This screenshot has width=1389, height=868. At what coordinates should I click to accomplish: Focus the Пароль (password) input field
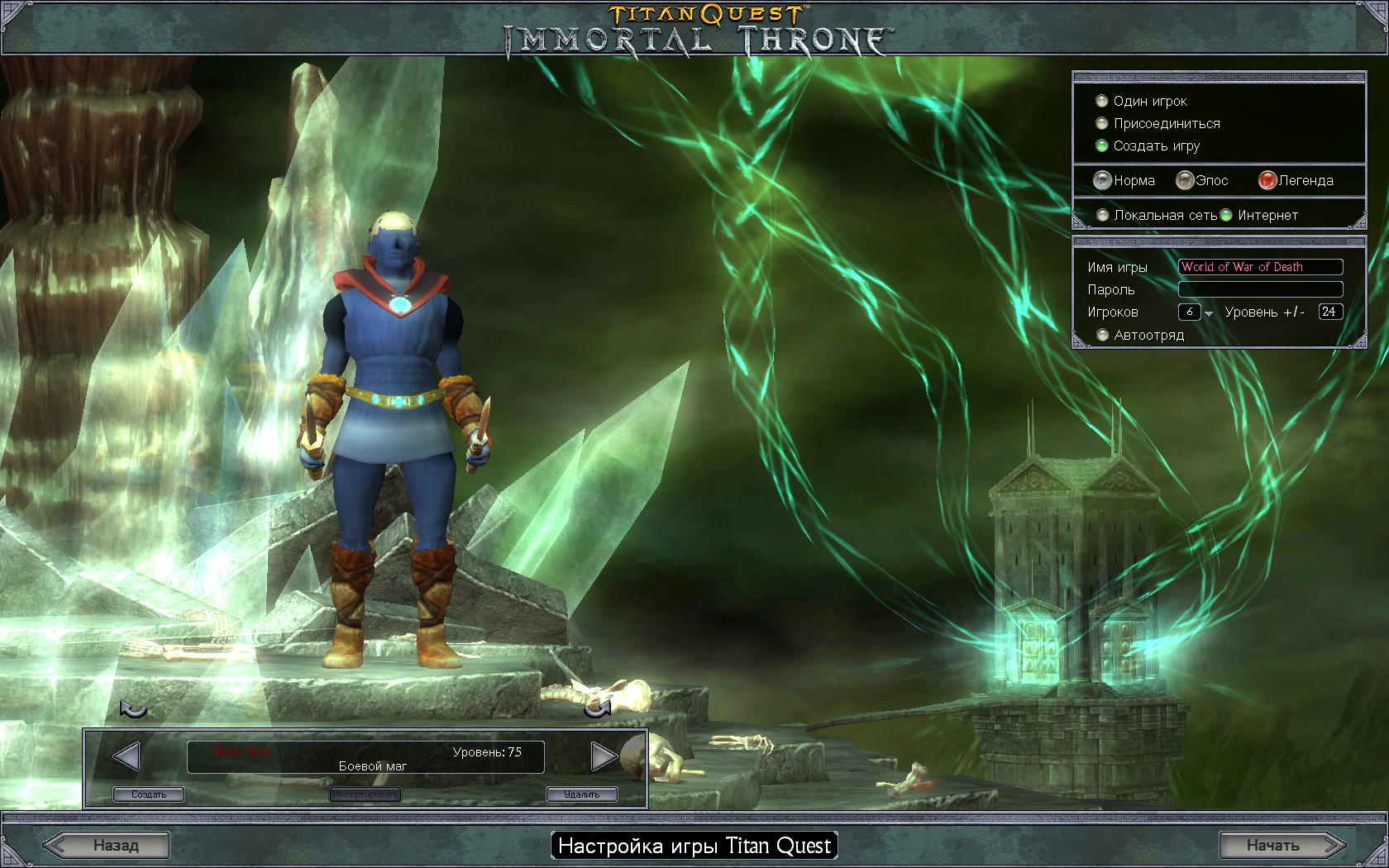click(1260, 289)
